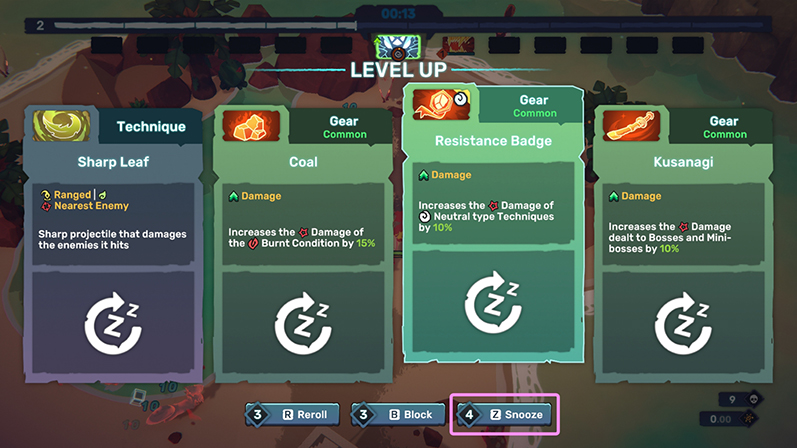Use the Block button
The width and height of the screenshot is (797, 448).
[x=400, y=414]
